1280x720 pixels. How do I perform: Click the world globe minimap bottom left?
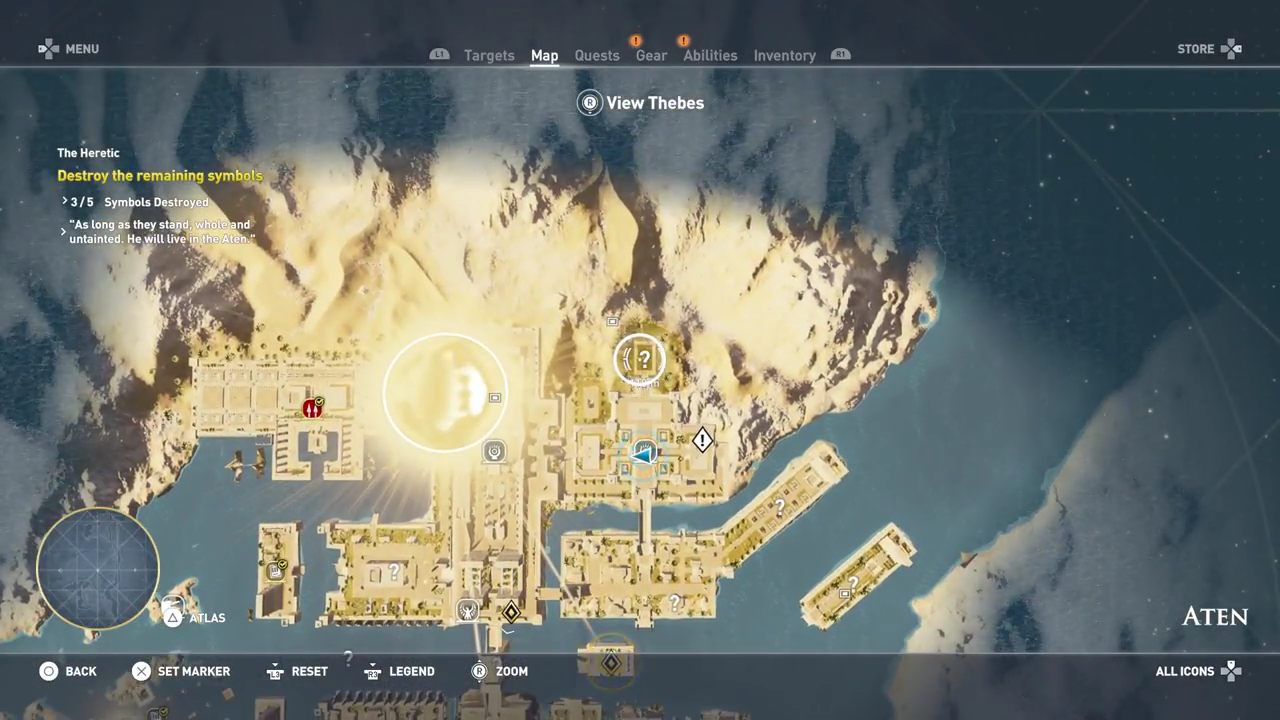coord(97,568)
